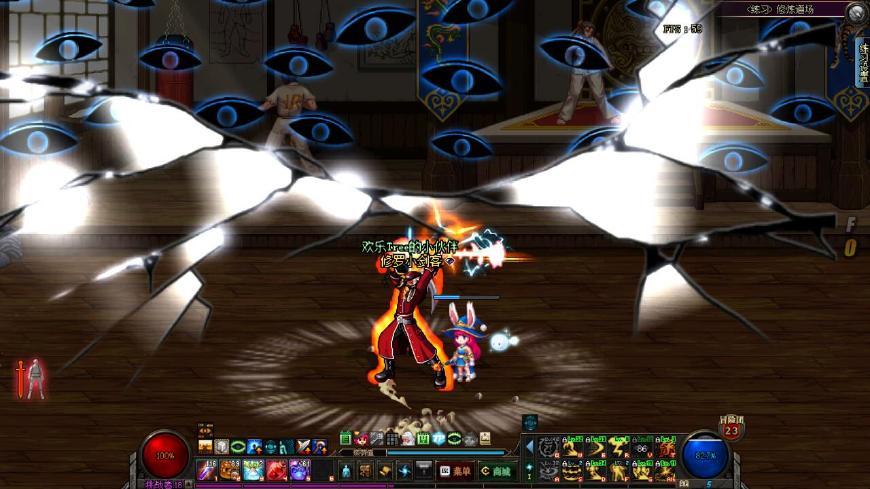The height and width of the screenshot is (489, 870).
Task: Open the pink-haired character icon in the menu row
Action: coord(361,439)
